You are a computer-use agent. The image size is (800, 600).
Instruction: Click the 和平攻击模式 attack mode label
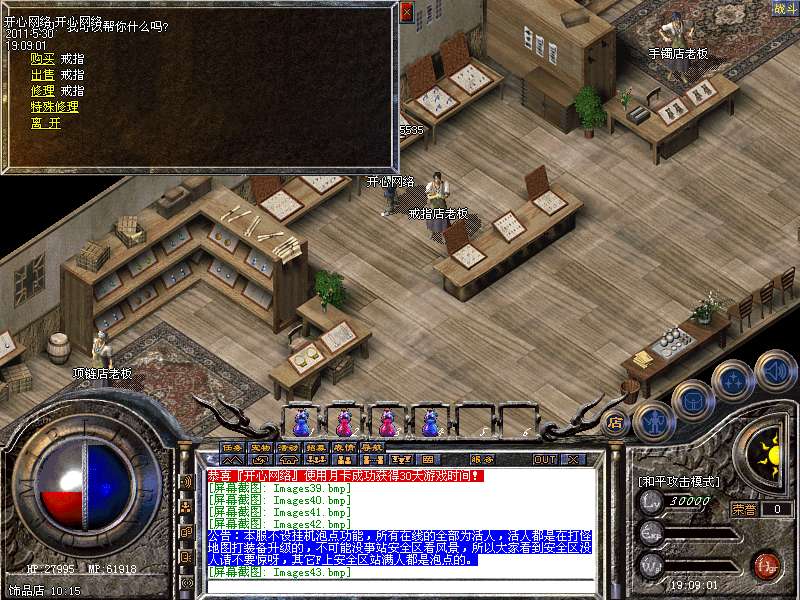[x=679, y=481]
